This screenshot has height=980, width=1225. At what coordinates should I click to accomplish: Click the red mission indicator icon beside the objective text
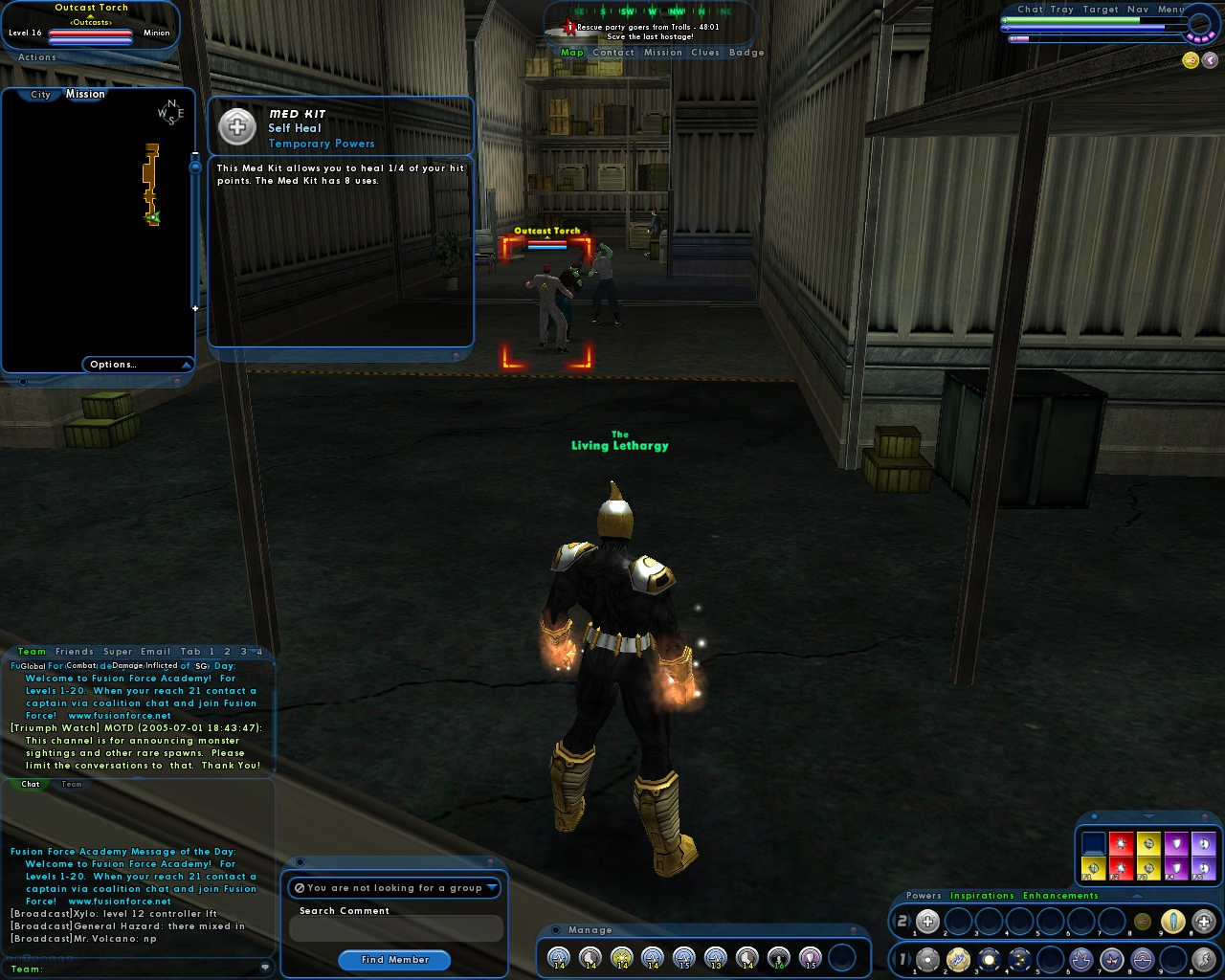[568, 27]
